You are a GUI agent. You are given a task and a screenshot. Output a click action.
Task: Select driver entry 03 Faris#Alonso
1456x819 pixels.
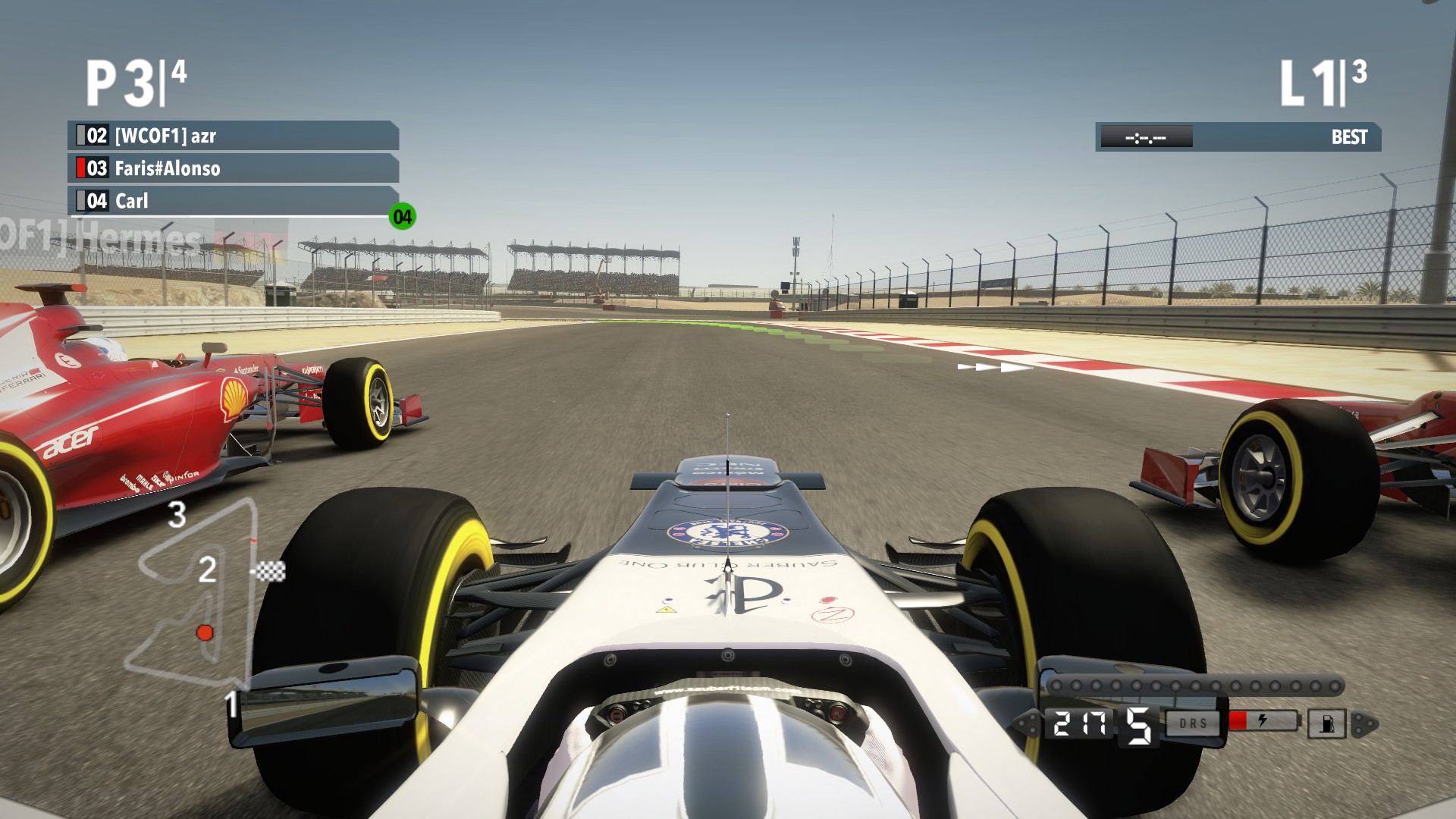tap(227, 168)
